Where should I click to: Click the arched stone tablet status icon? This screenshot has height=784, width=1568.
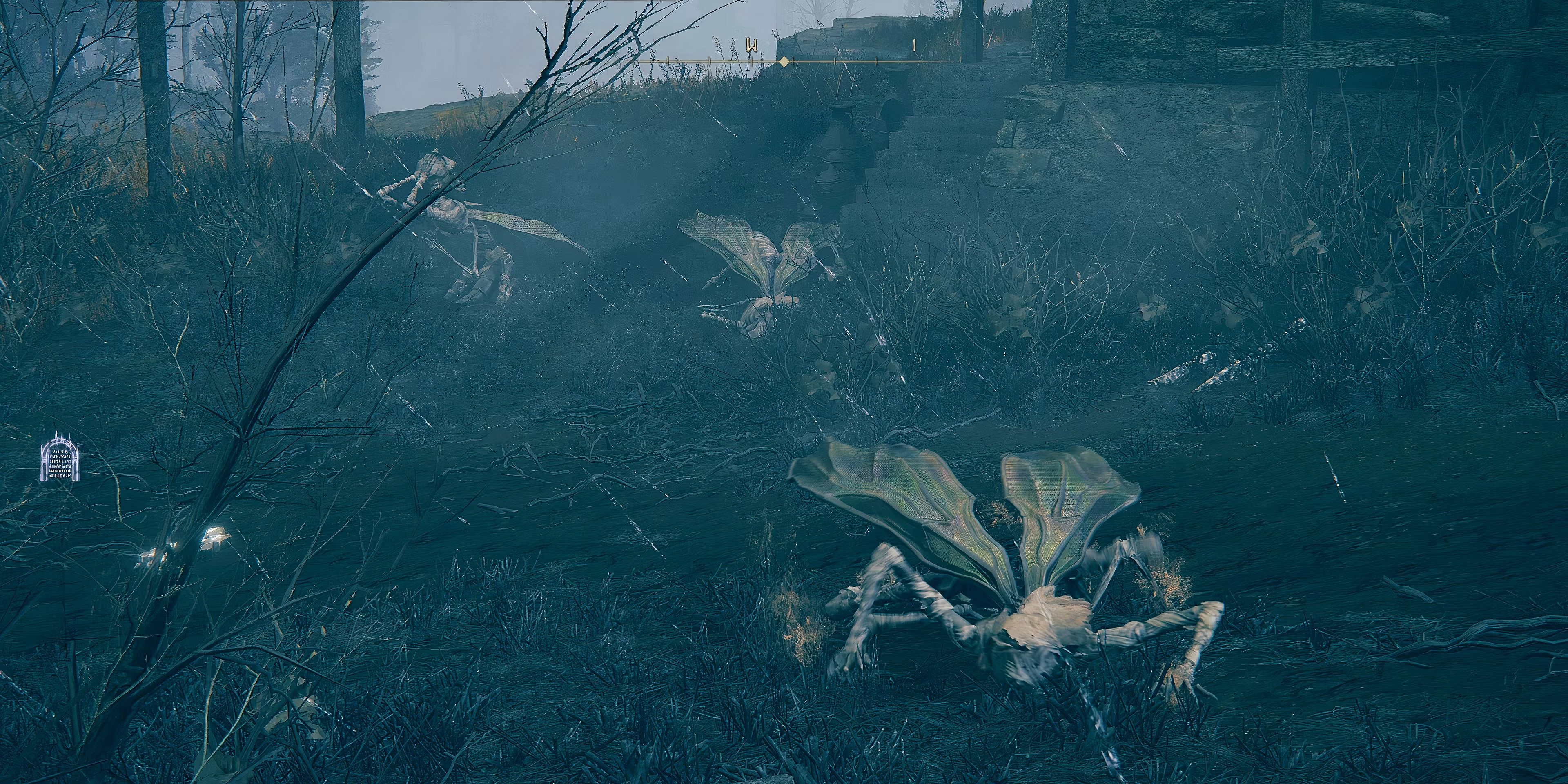(60, 458)
